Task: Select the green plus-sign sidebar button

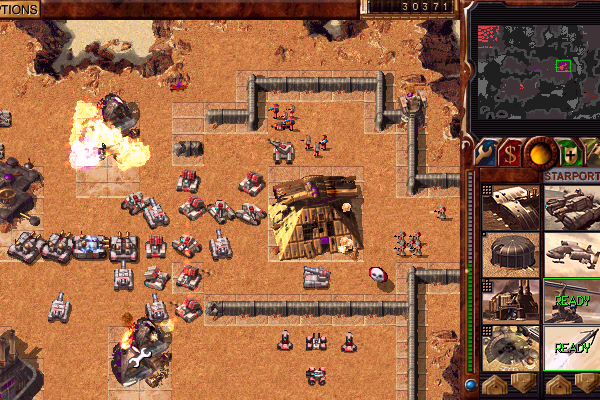Action: tap(569, 153)
